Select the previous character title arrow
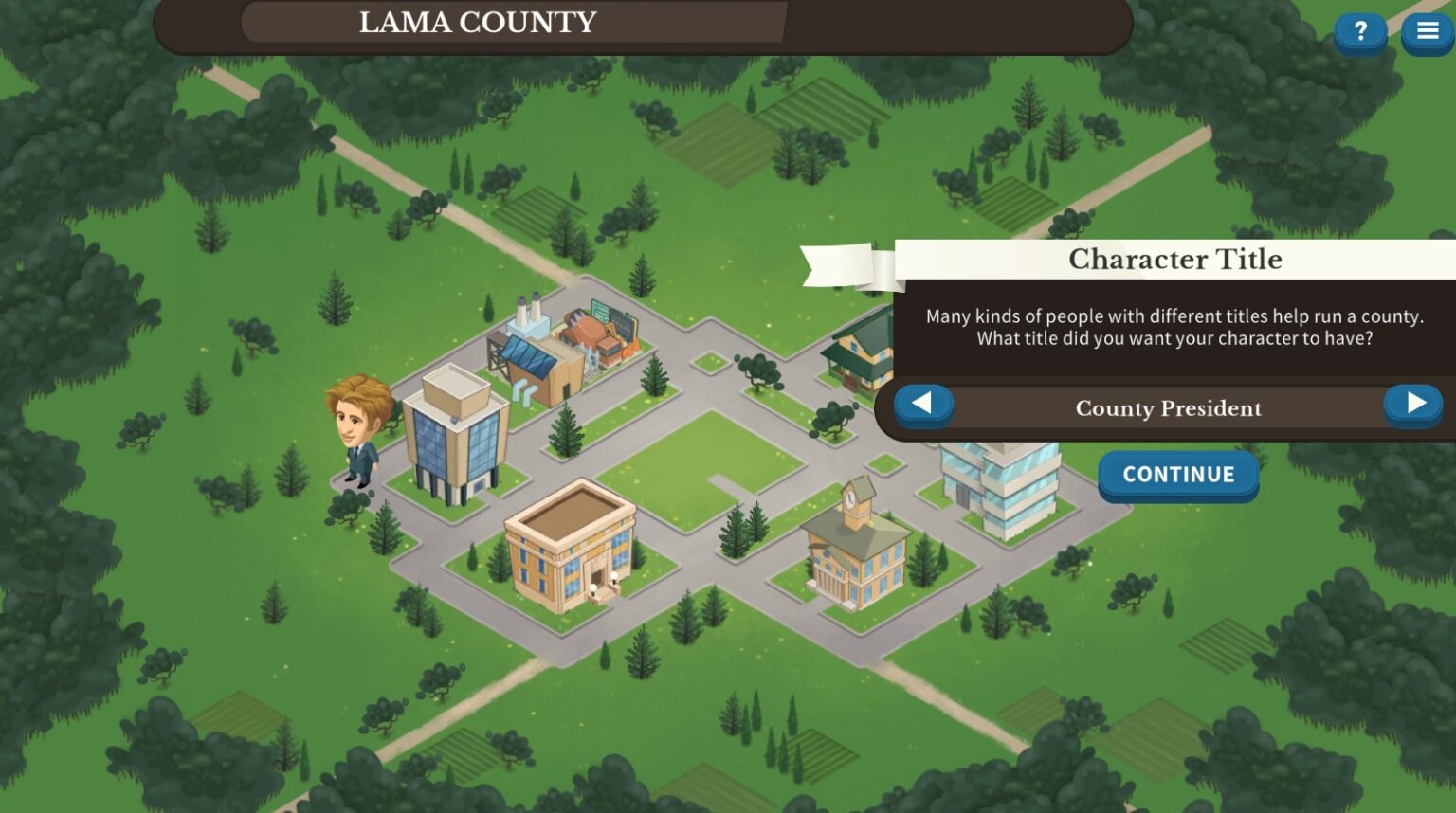 coord(923,403)
